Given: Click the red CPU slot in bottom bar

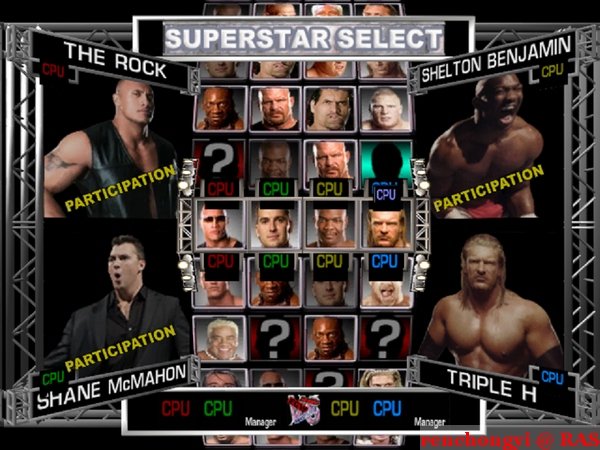Looking at the screenshot, I should point(176,409).
